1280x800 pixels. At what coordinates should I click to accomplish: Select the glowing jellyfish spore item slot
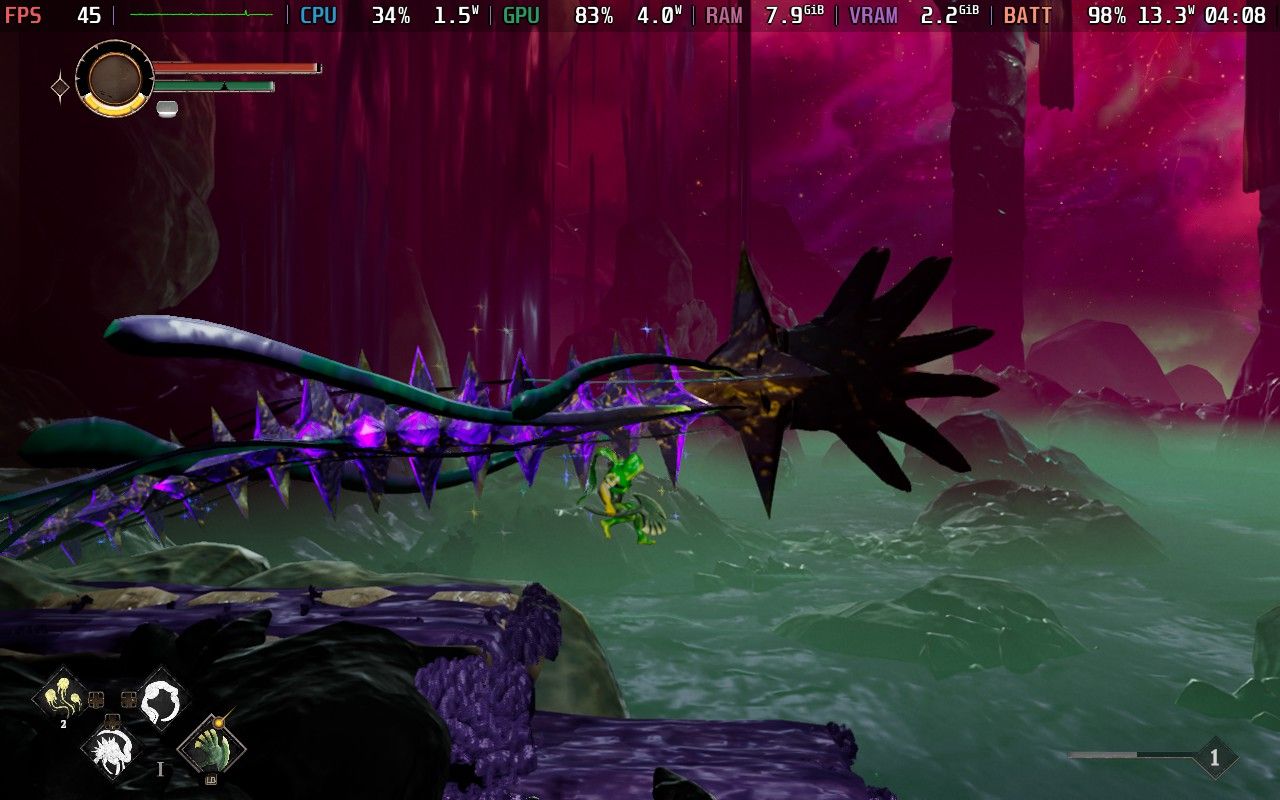click(x=61, y=697)
